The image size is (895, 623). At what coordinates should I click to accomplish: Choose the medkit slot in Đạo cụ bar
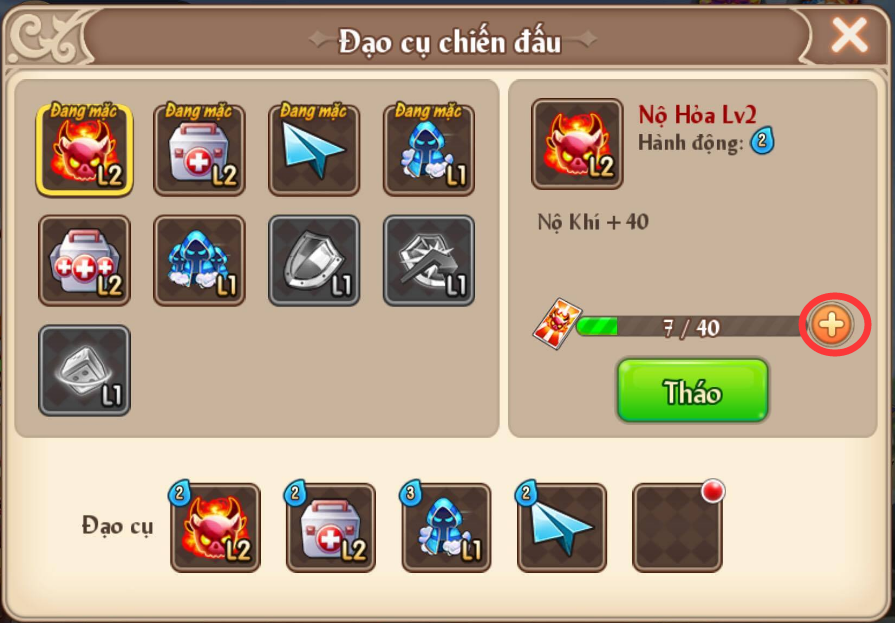point(331,528)
